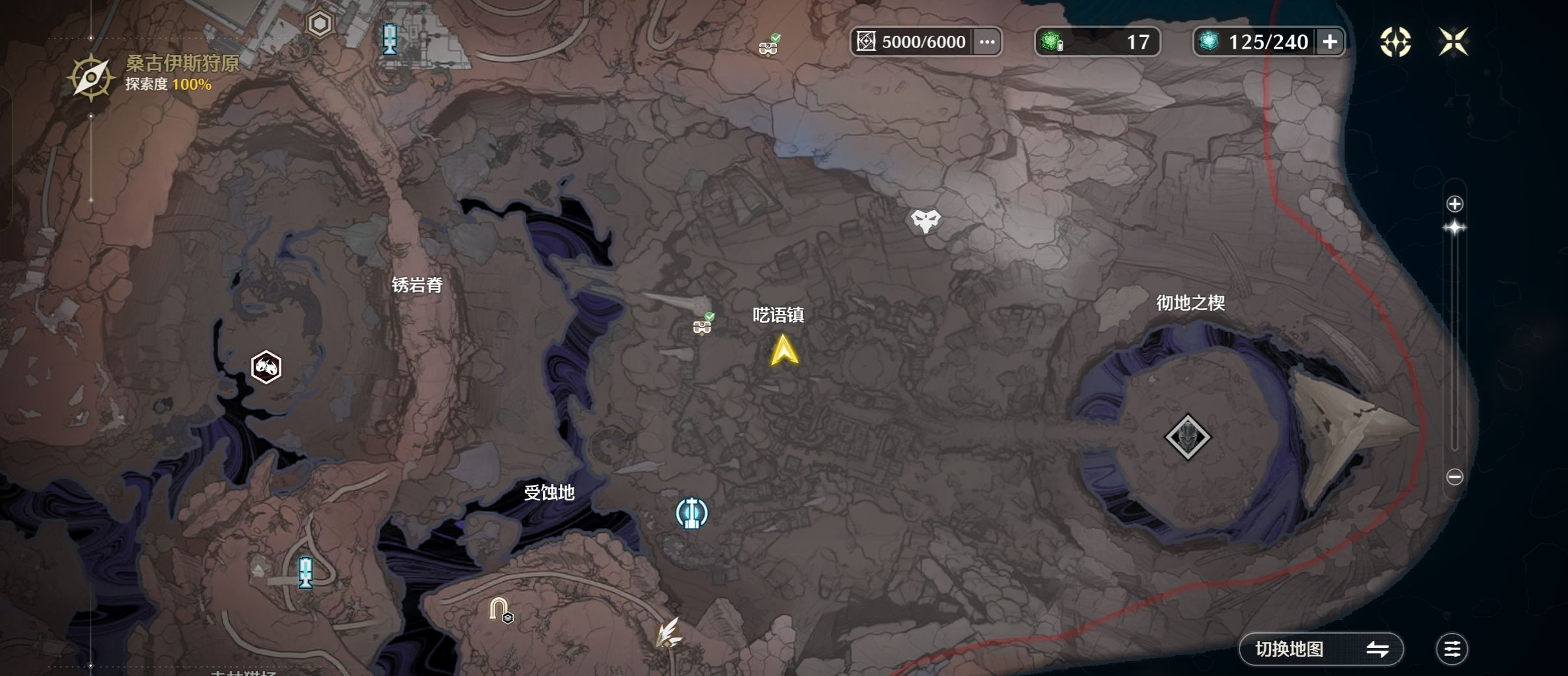This screenshot has height=676, width=1568.
Task: Zoom in the map with the plus button
Action: 1454,204
